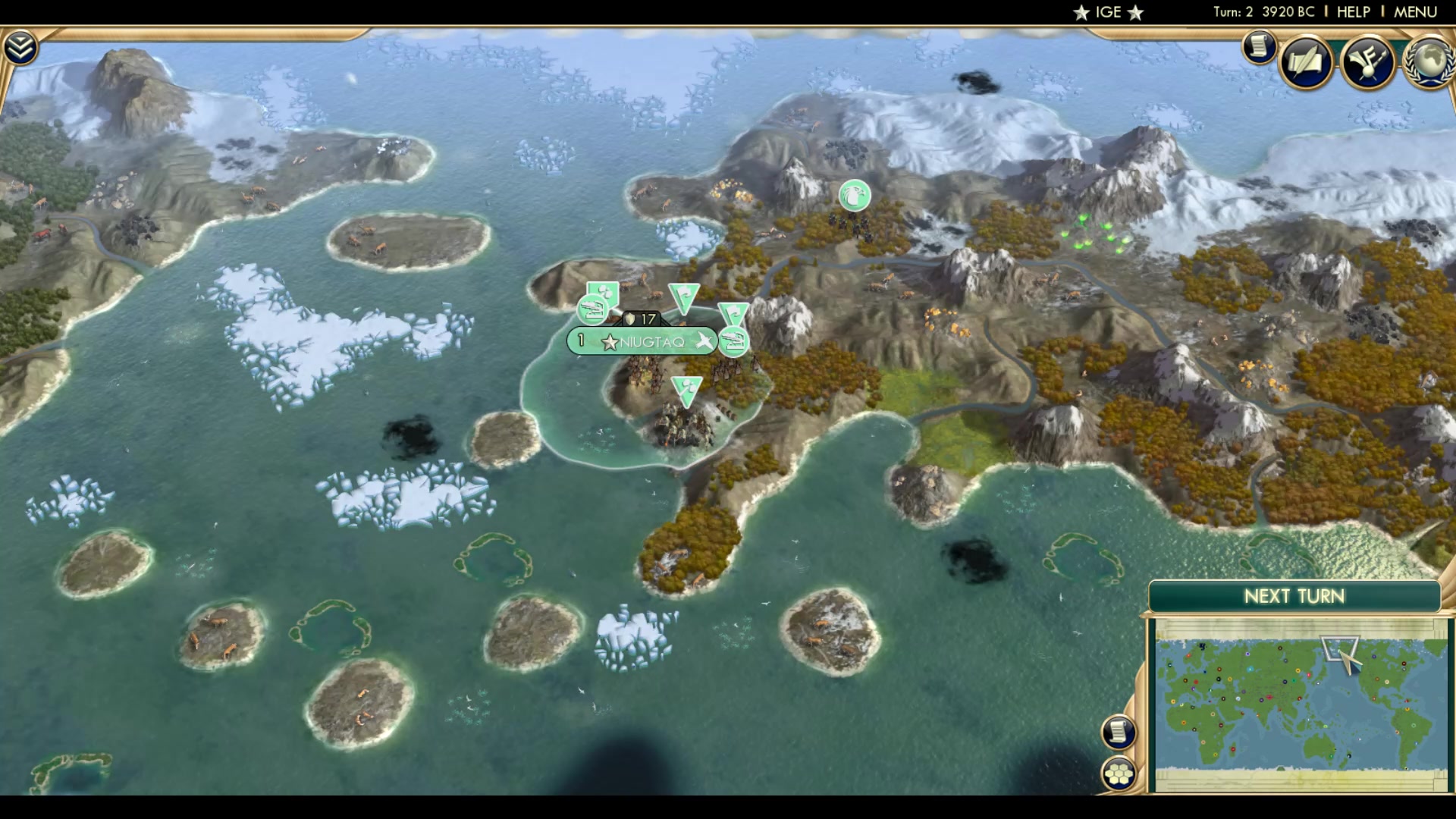The image size is (1456, 819).
Task: Open the IGE in-game editor
Action: tap(1107, 11)
